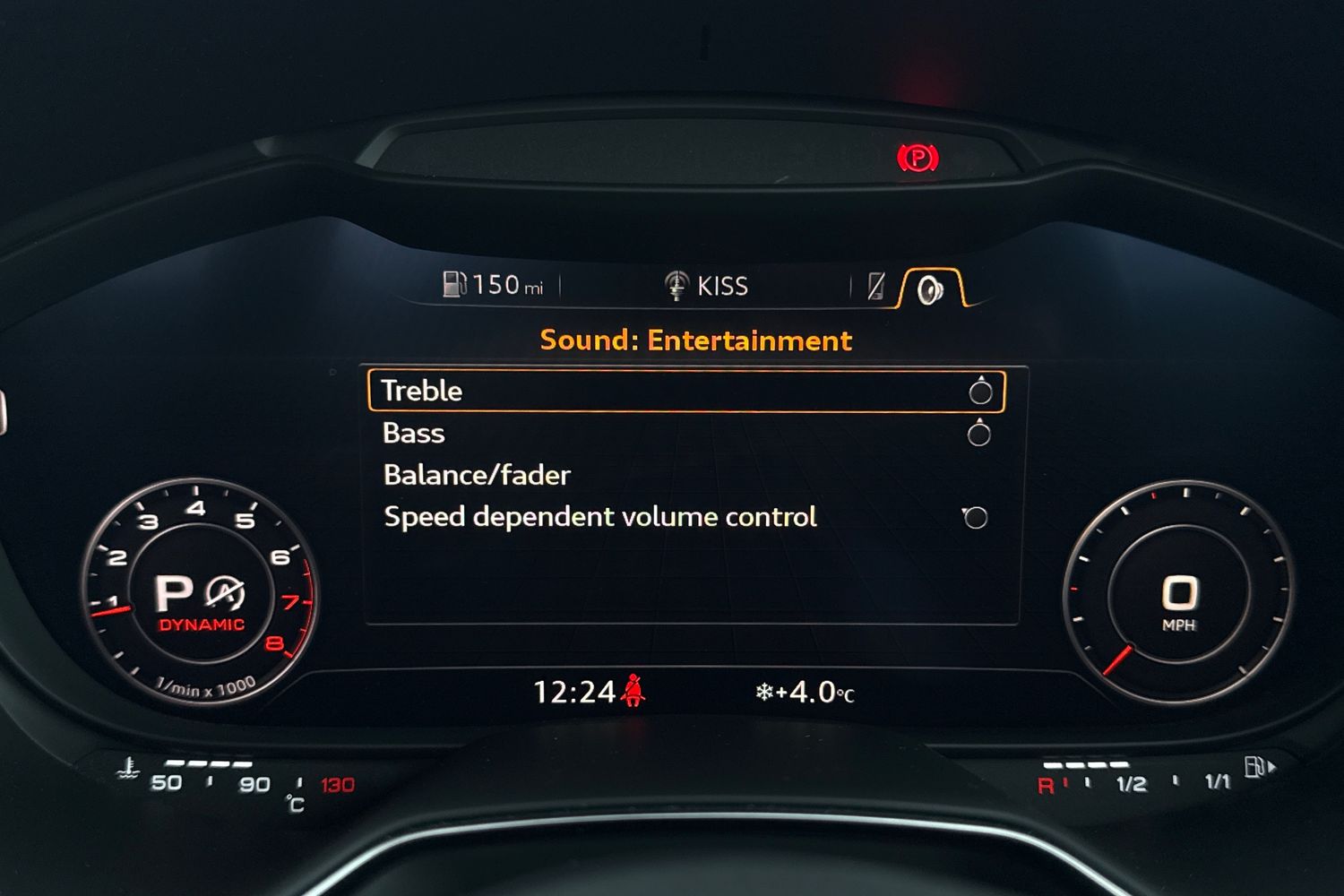Select the KISS station entry

[722, 285]
